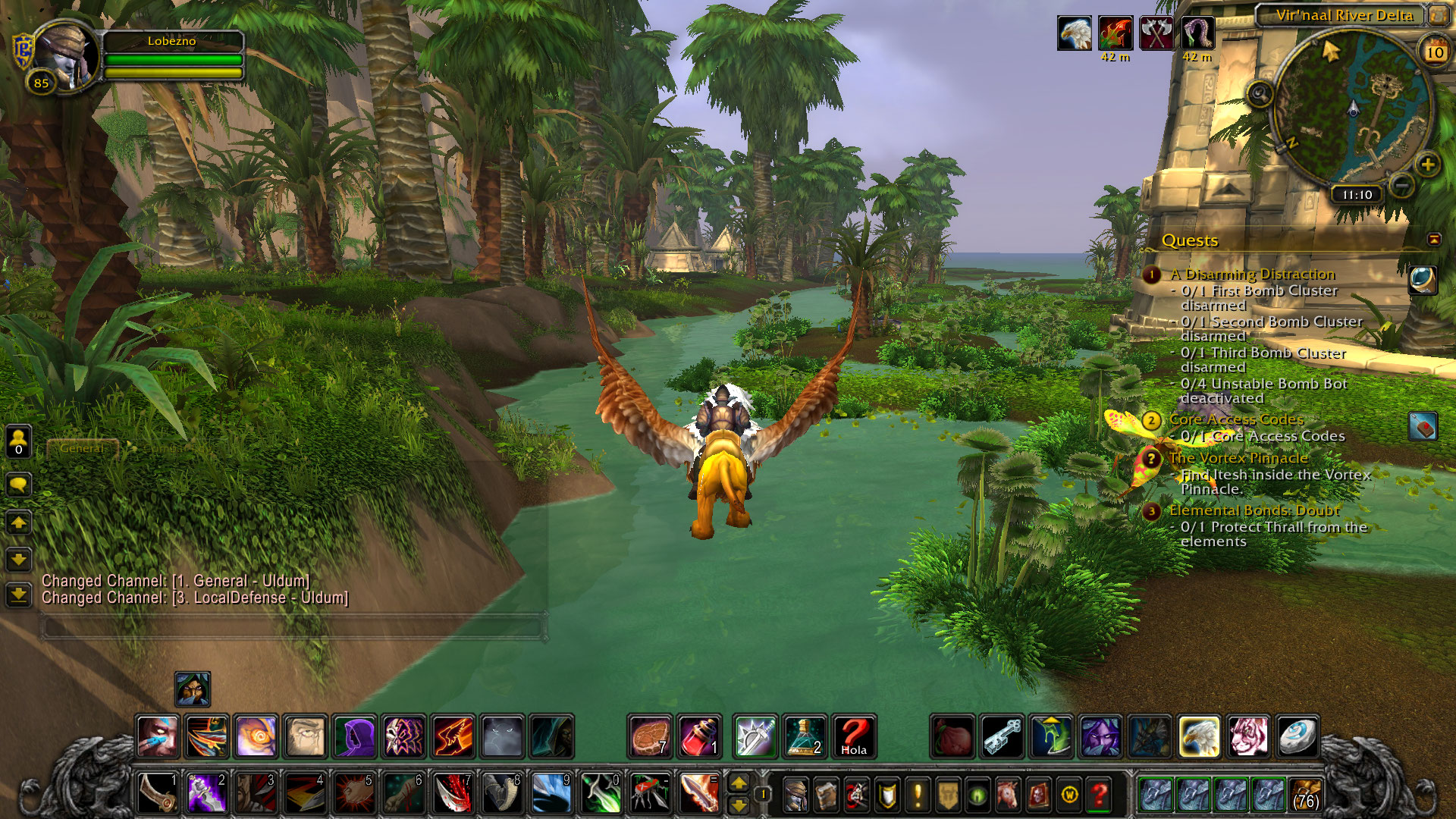Eat the meat food item stack
This screenshot has height=819, width=1456.
[x=650, y=736]
